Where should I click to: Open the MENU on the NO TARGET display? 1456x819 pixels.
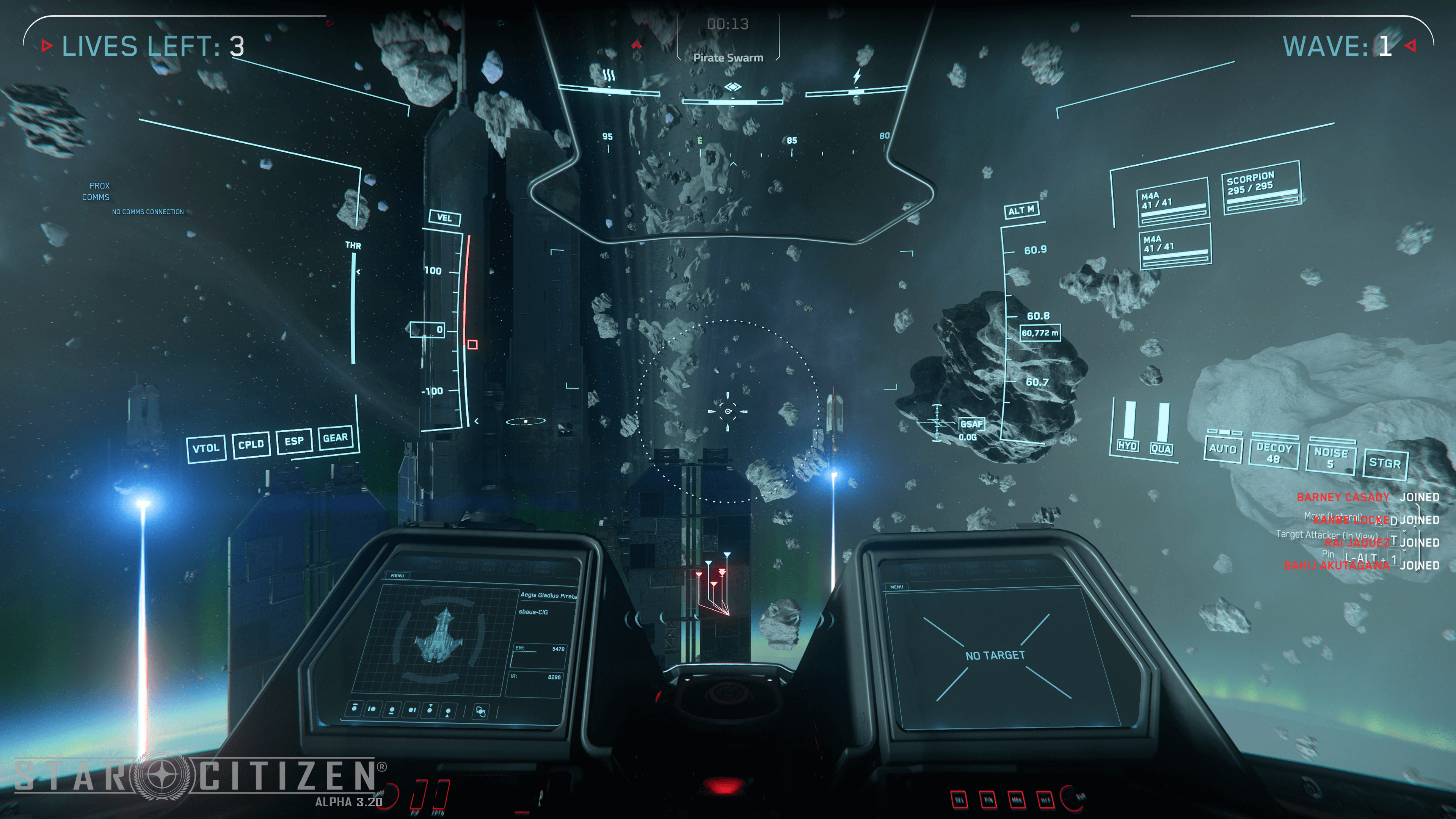coord(896,587)
